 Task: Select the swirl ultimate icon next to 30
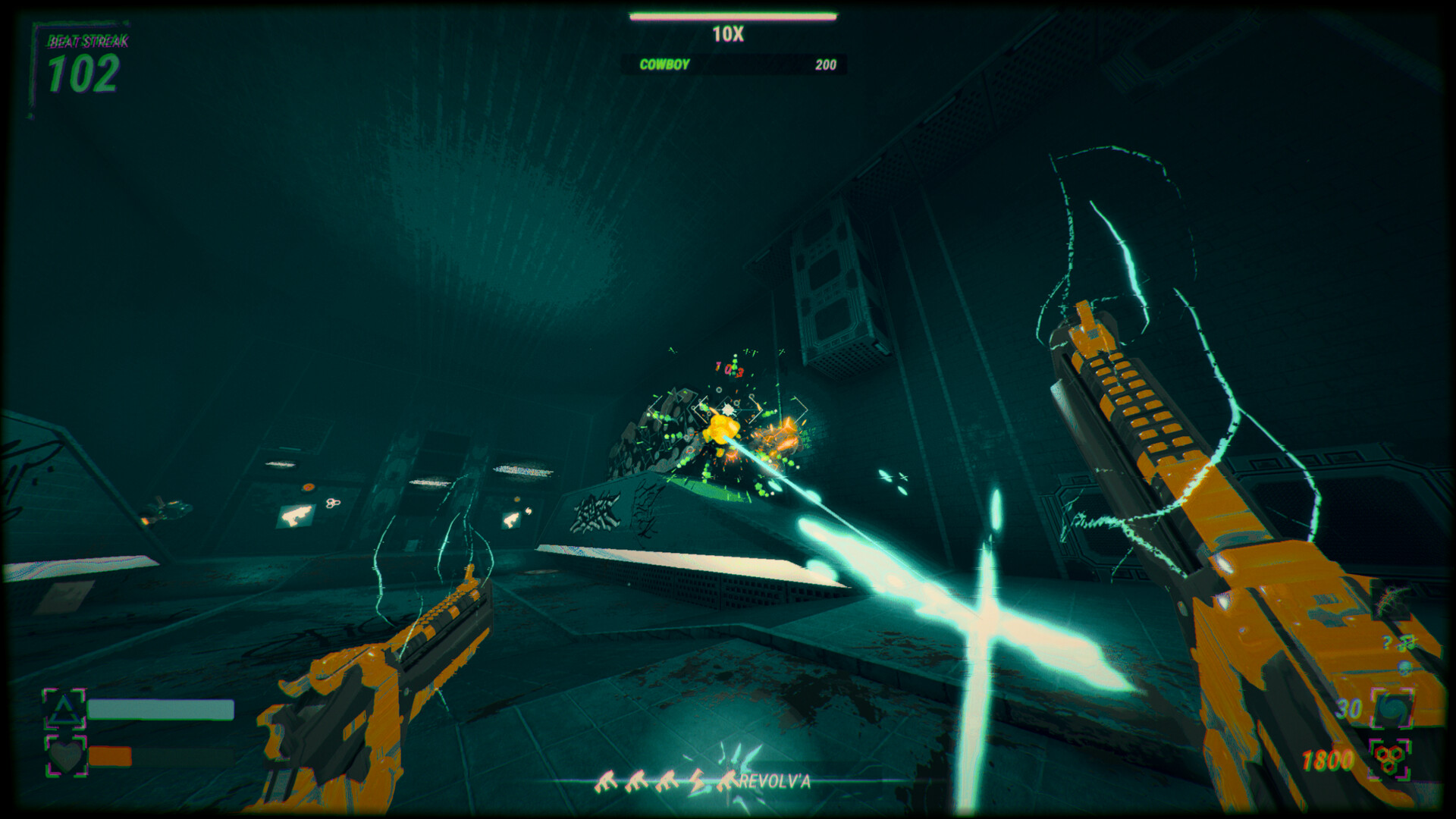point(1393,708)
